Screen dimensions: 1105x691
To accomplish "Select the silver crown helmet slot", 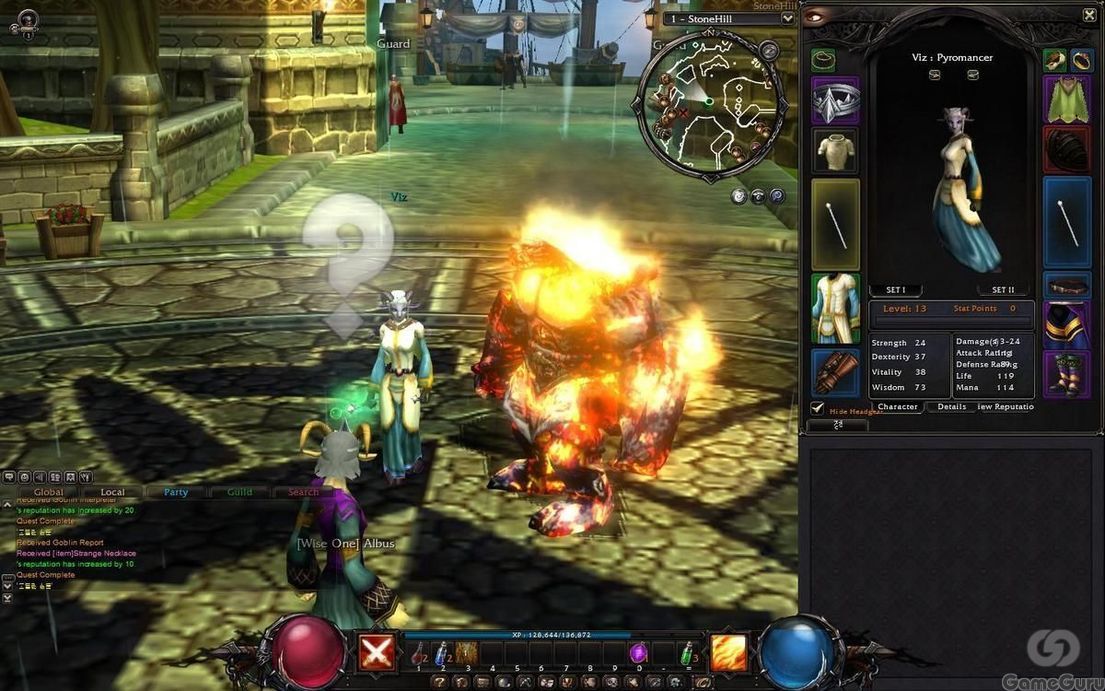I will coord(835,101).
